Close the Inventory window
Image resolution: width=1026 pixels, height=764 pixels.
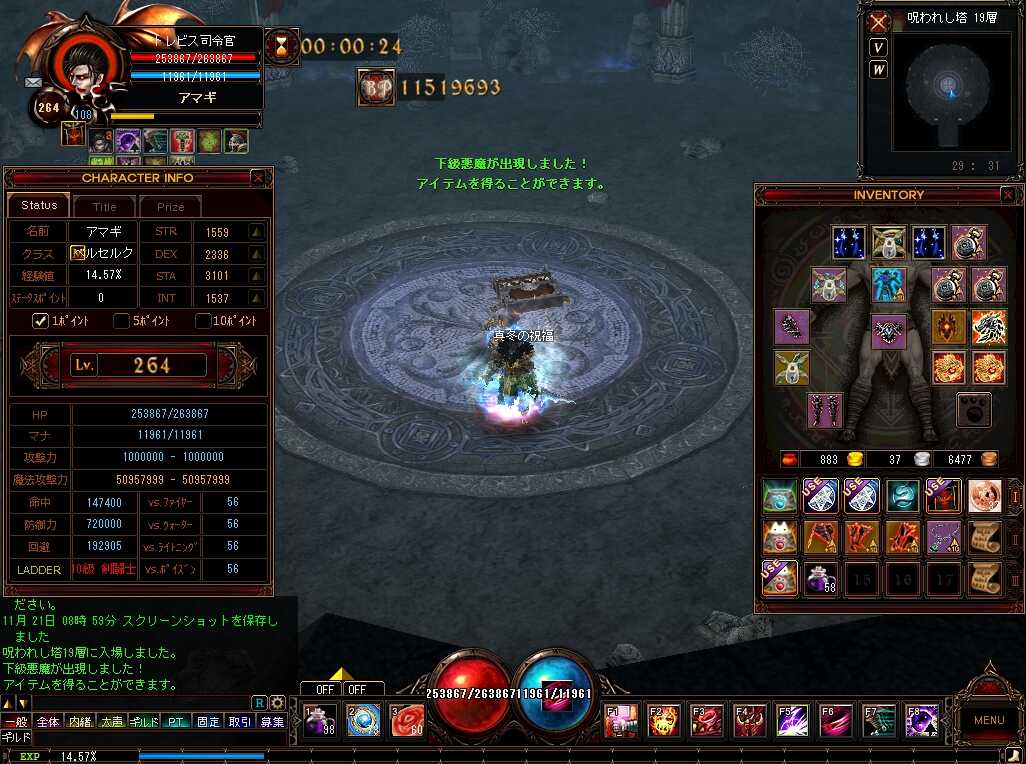[1007, 195]
